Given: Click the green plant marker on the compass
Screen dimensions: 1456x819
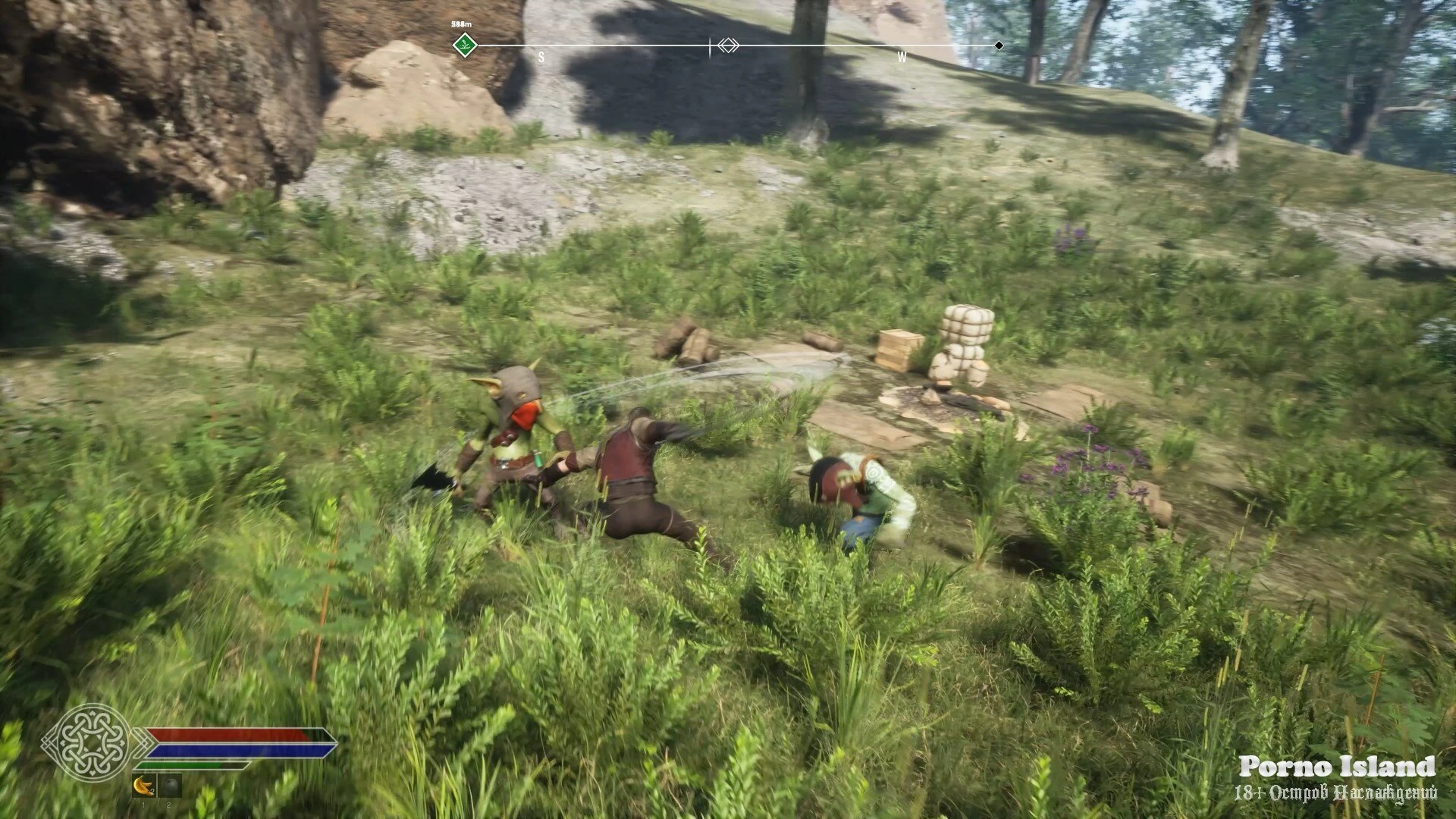Looking at the screenshot, I should [463, 45].
